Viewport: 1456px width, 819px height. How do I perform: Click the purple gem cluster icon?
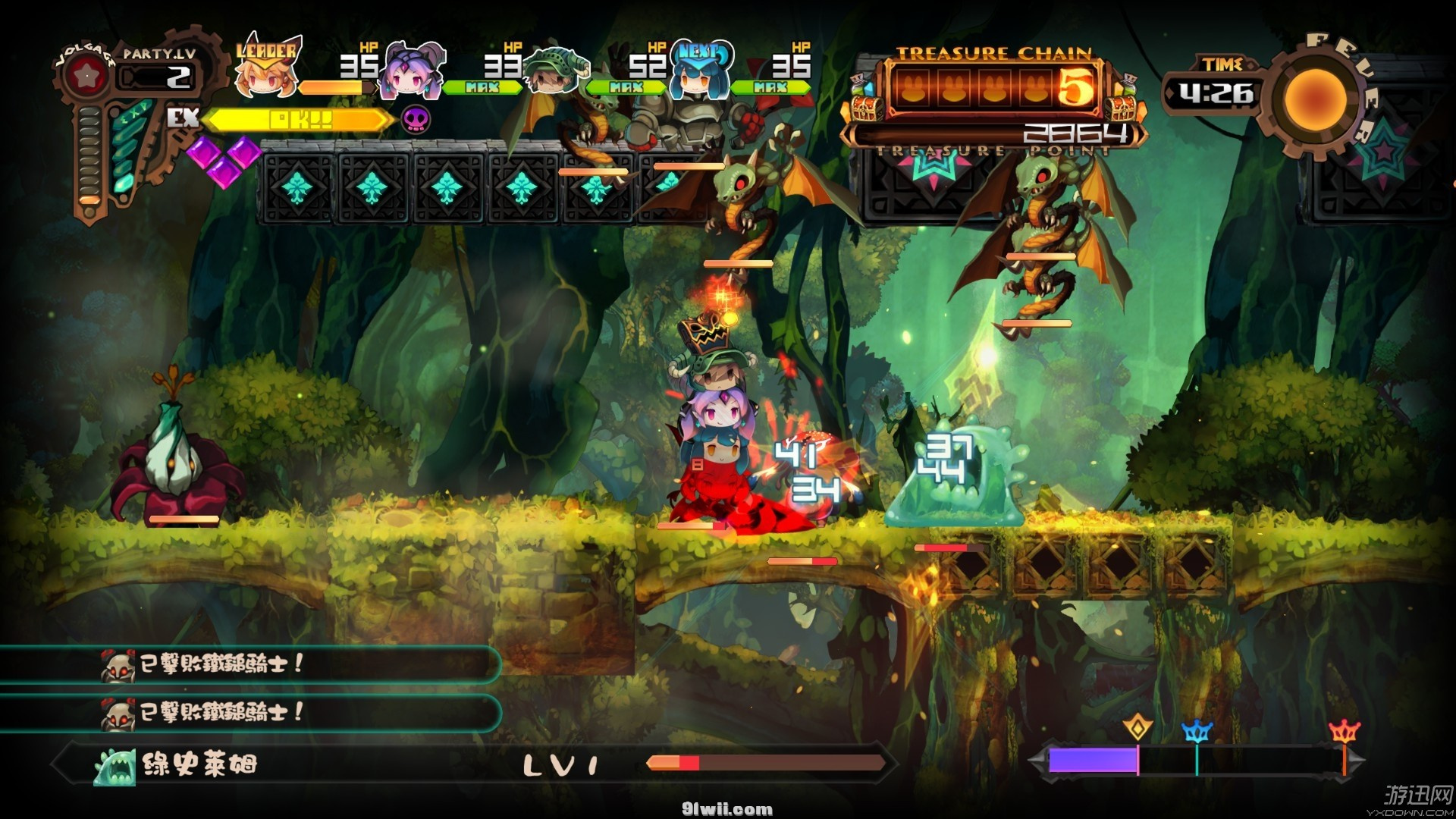pyautogui.click(x=223, y=160)
